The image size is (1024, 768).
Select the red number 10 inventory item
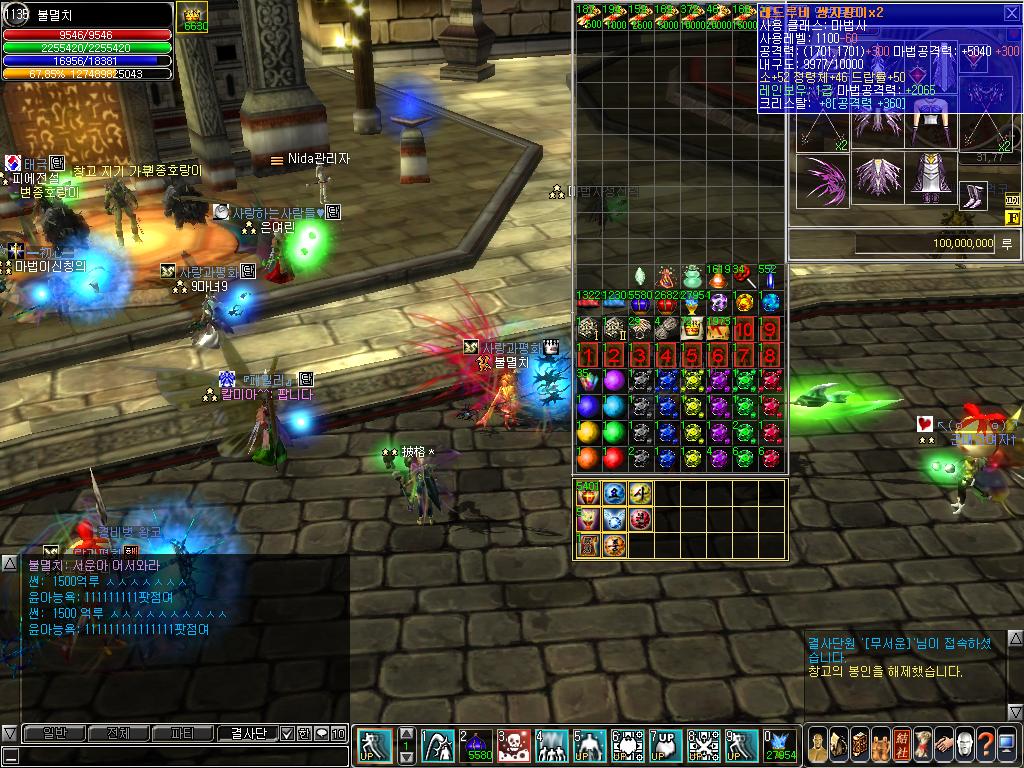point(744,330)
